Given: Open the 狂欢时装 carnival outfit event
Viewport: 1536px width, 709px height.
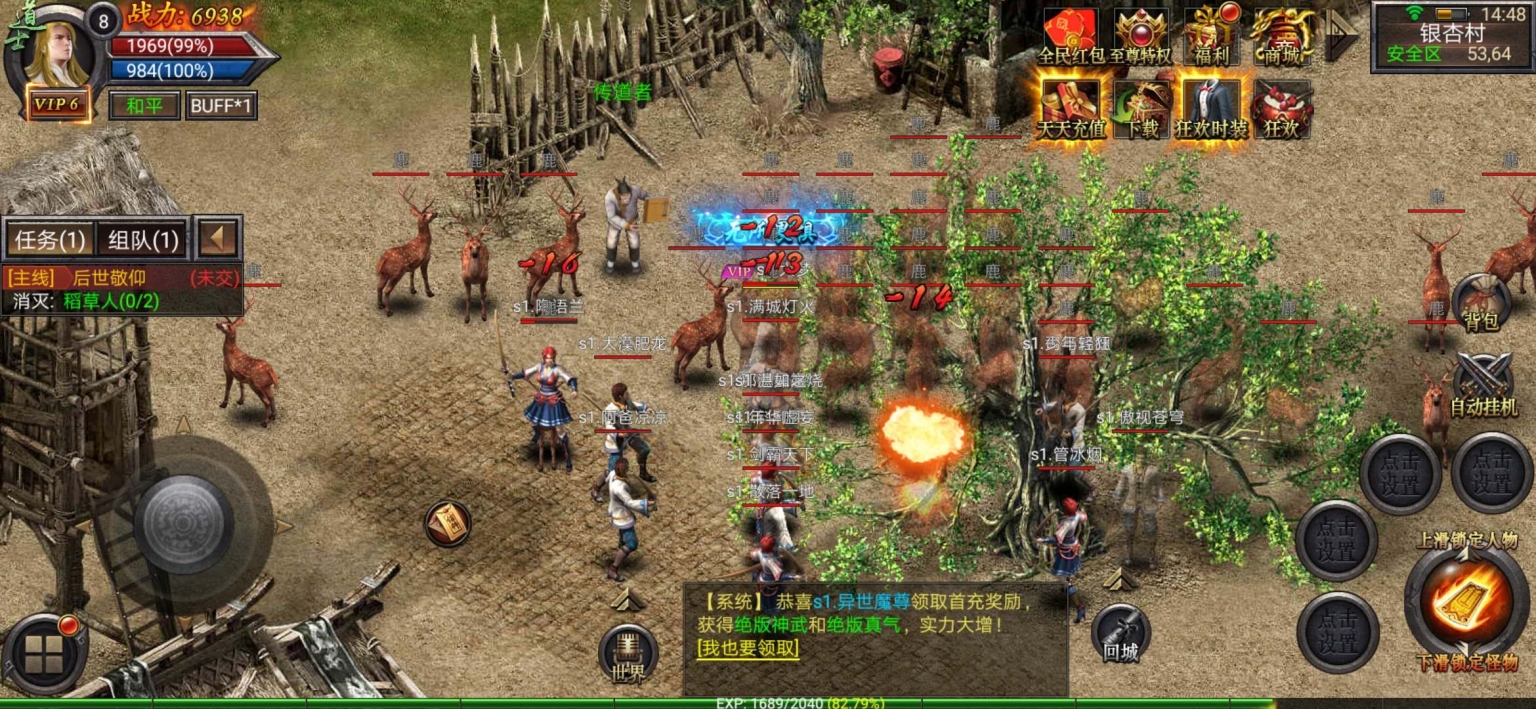Looking at the screenshot, I should [x=1211, y=107].
